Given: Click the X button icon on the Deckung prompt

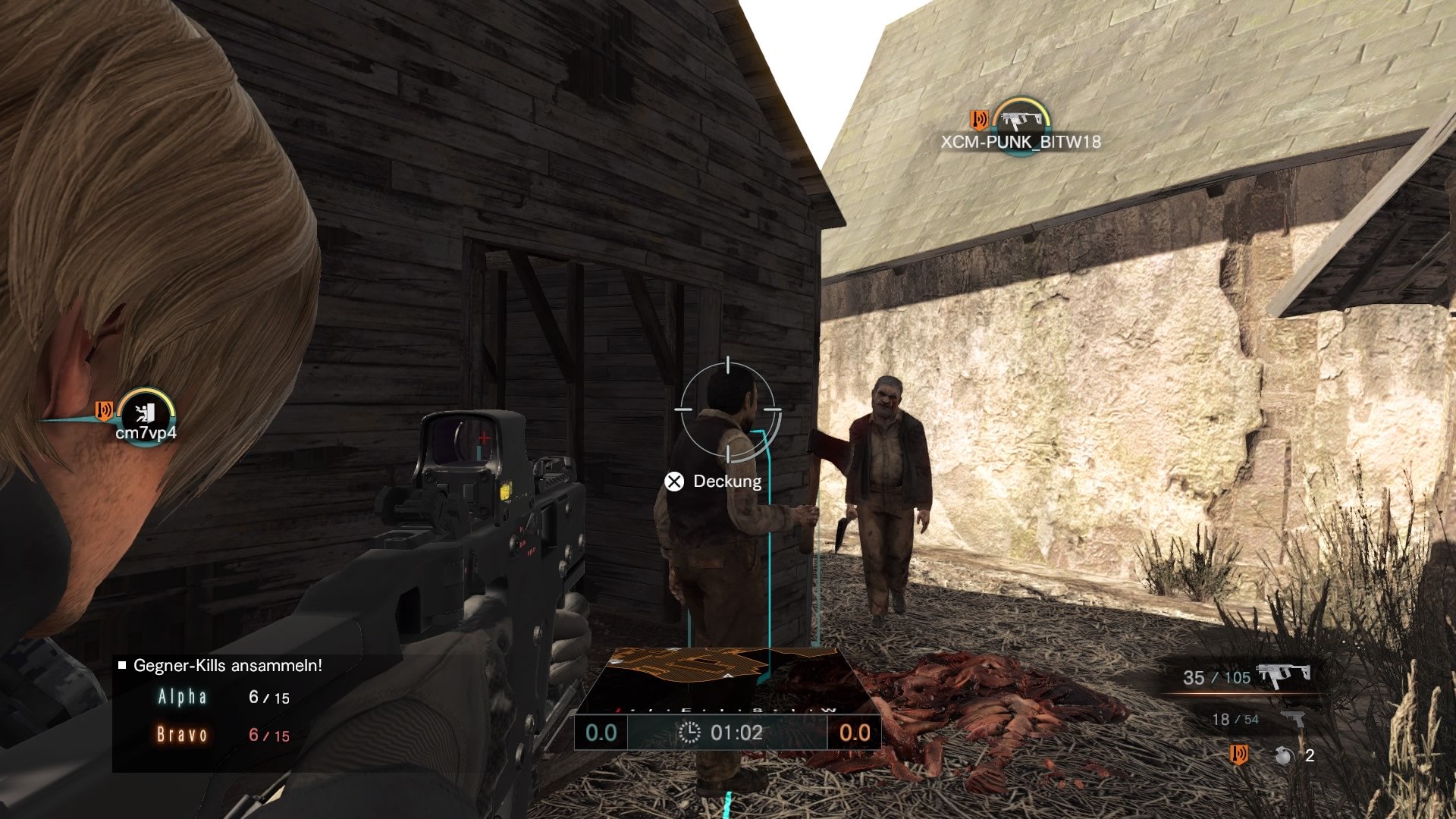Looking at the screenshot, I should 673,481.
